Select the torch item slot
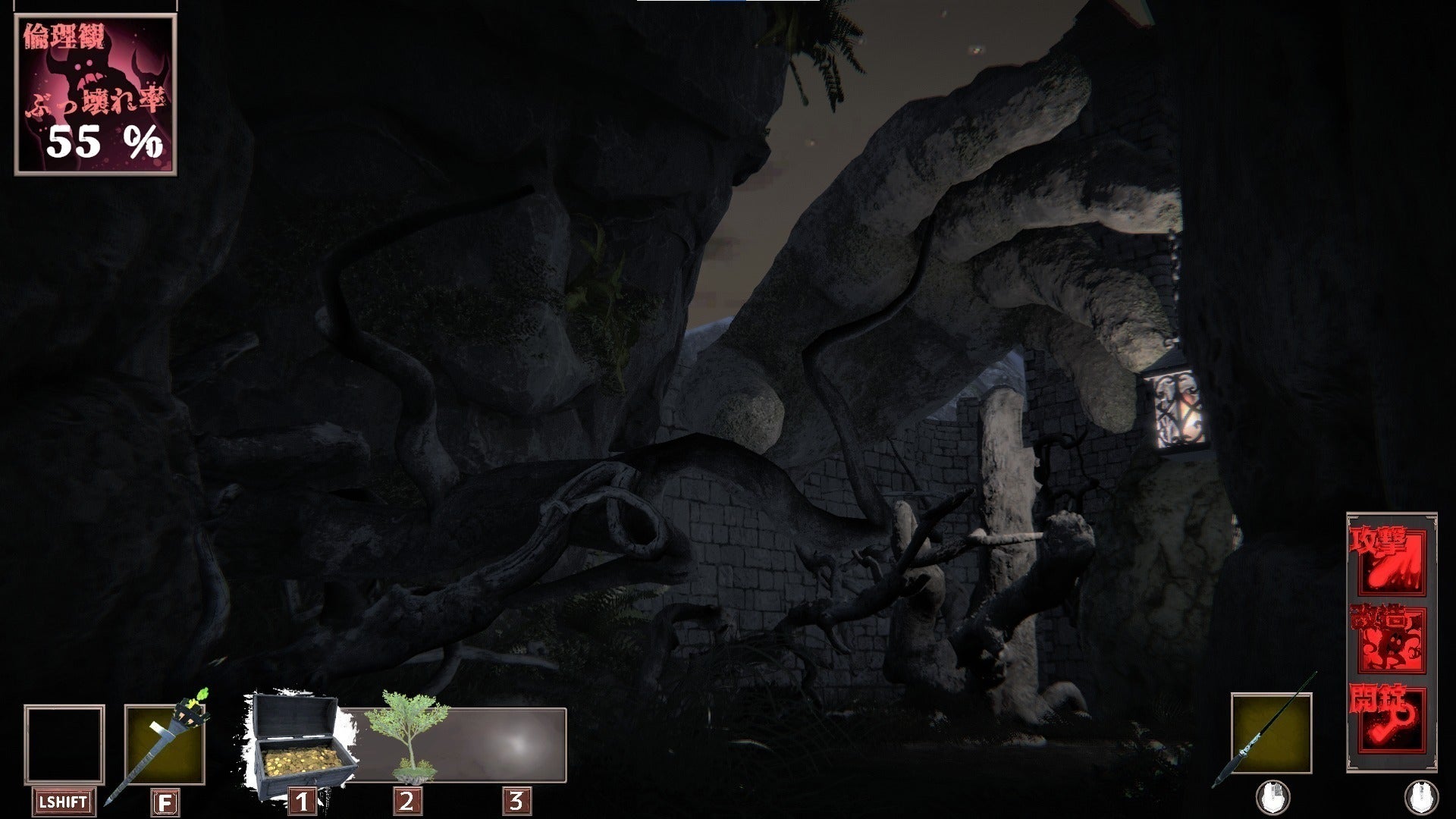1456x819 pixels. click(164, 744)
